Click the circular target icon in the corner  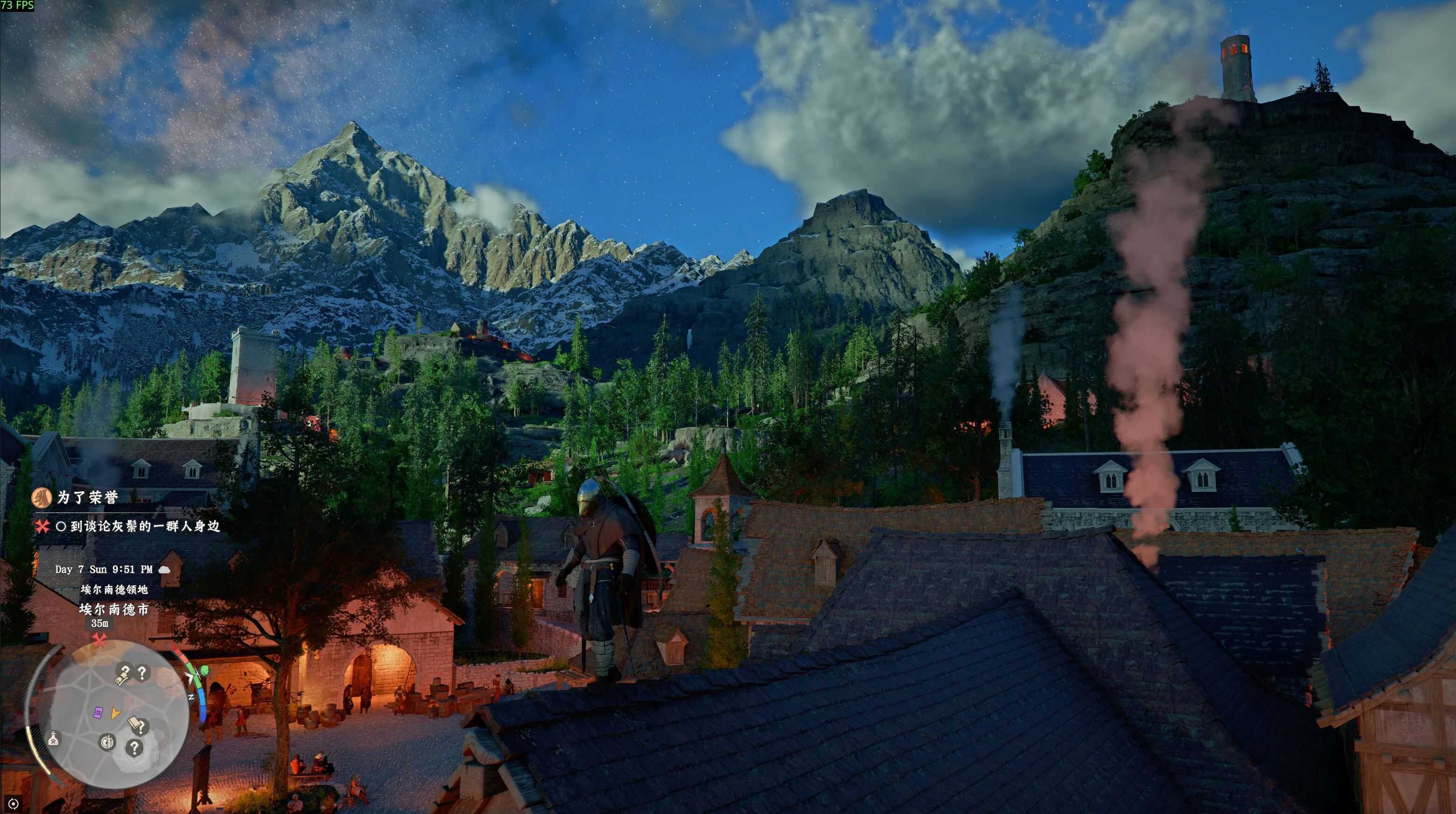[14, 803]
